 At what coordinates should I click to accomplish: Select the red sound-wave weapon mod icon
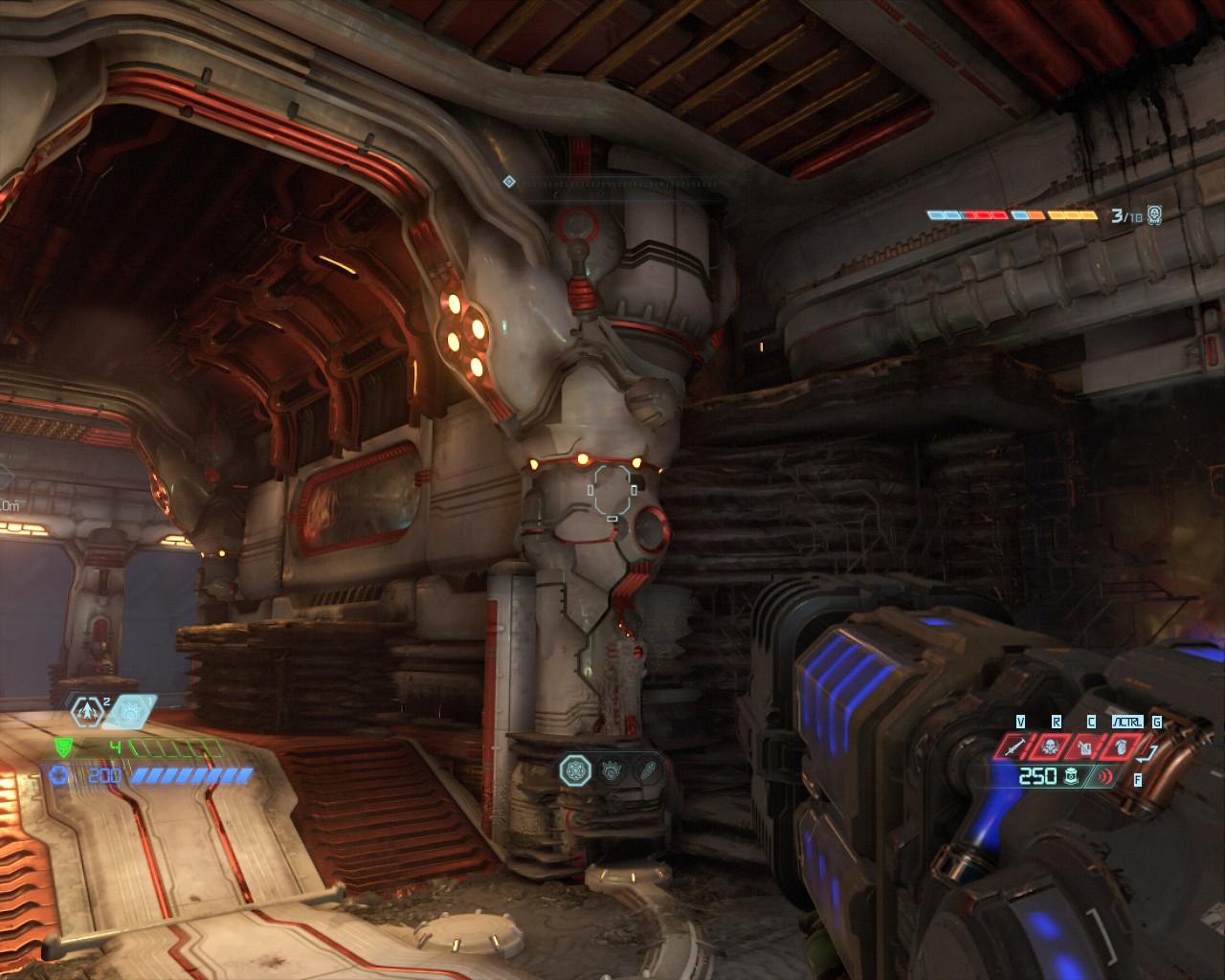click(x=1105, y=776)
